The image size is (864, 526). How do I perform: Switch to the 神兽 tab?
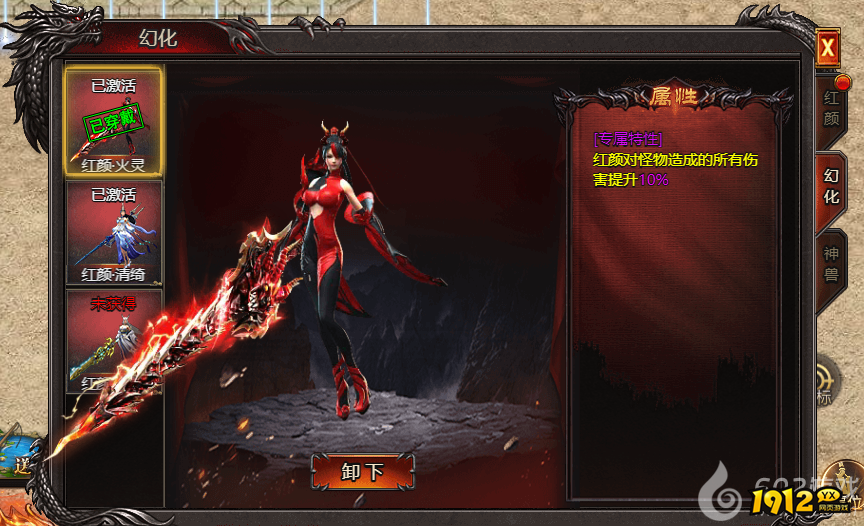831,260
